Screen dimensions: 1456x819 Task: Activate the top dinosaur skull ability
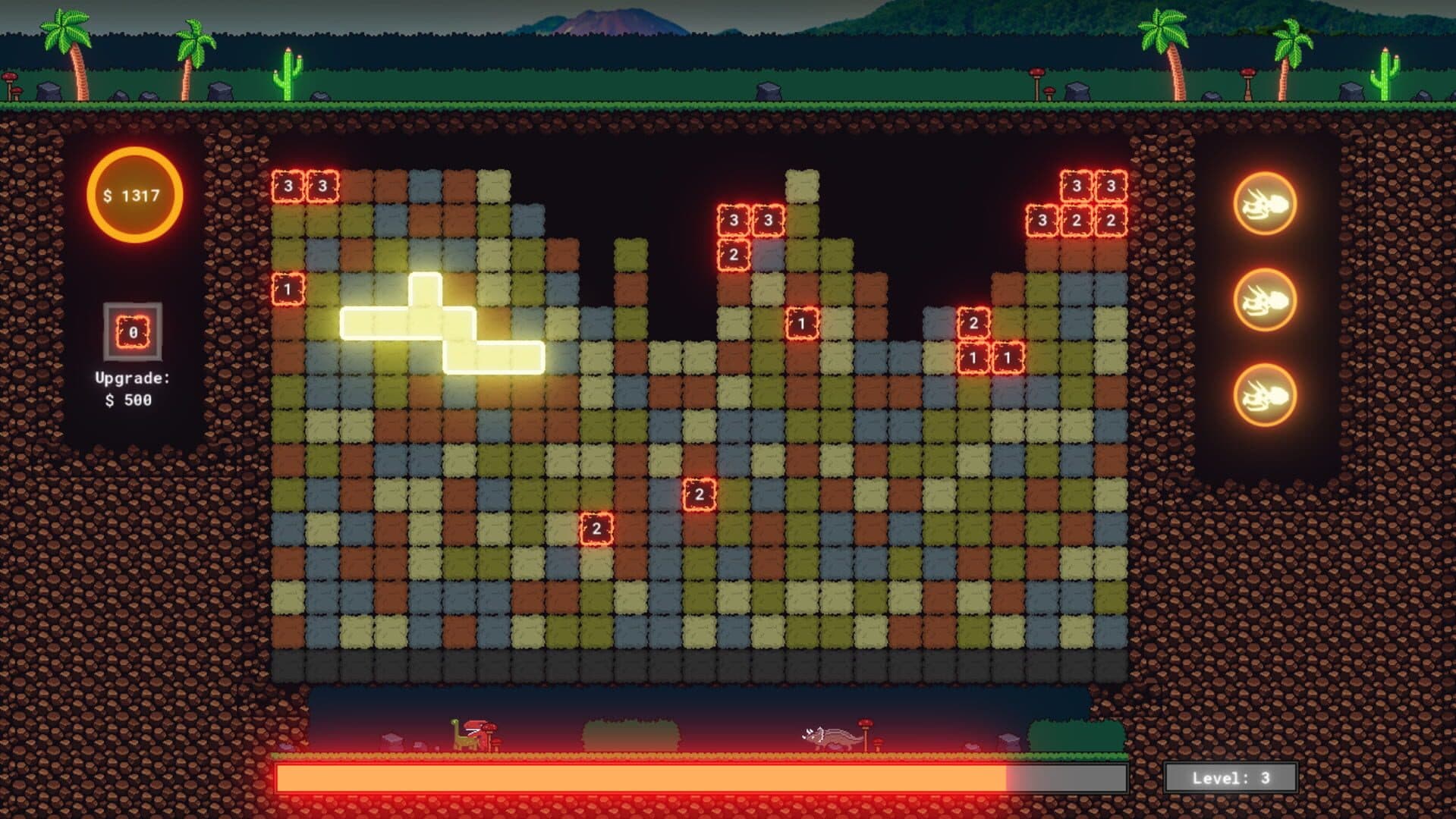1264,204
